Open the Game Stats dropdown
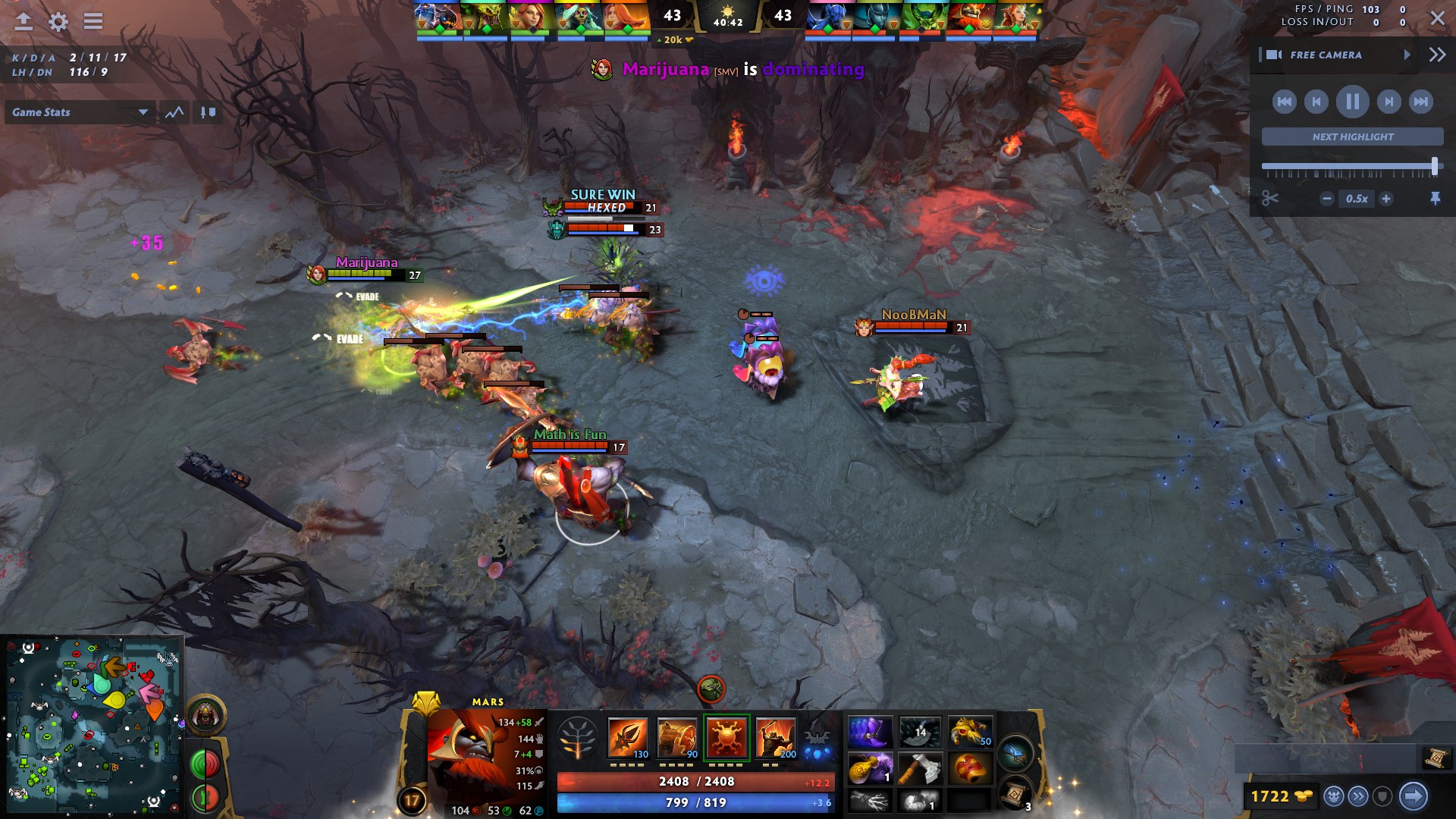The width and height of the screenshot is (1456, 819). [80, 112]
